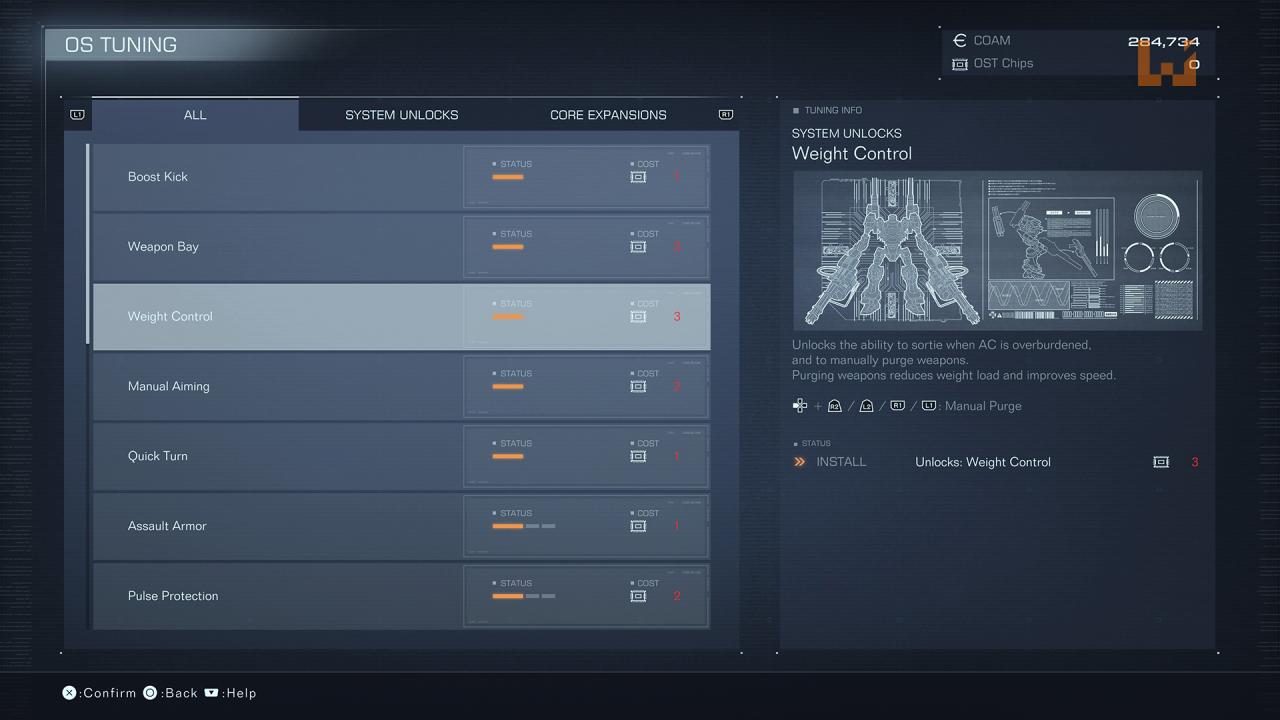Switch to the ALL tab
The image size is (1280, 720).
(195, 115)
